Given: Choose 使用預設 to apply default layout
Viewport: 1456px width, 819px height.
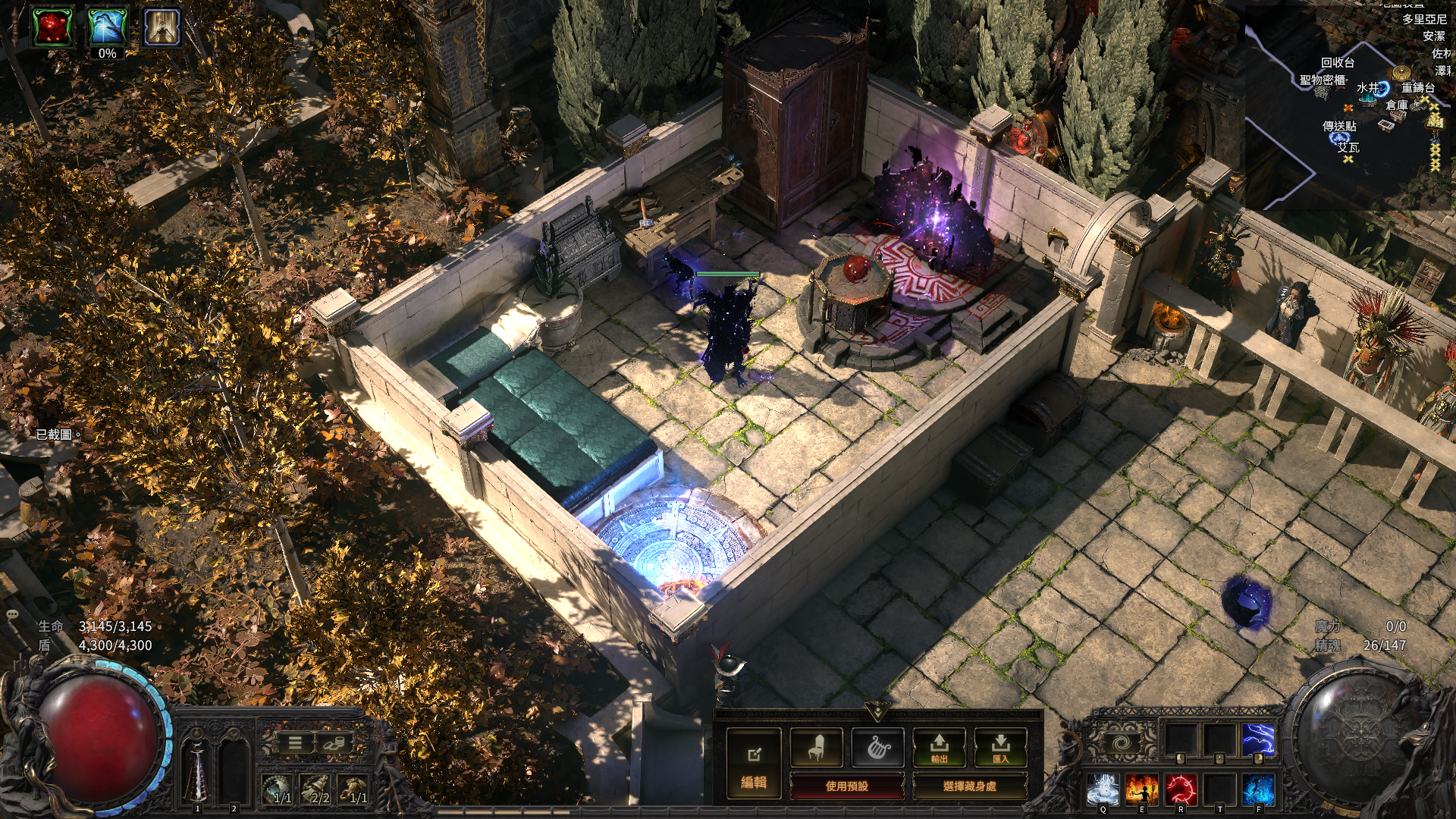Looking at the screenshot, I should [x=846, y=786].
